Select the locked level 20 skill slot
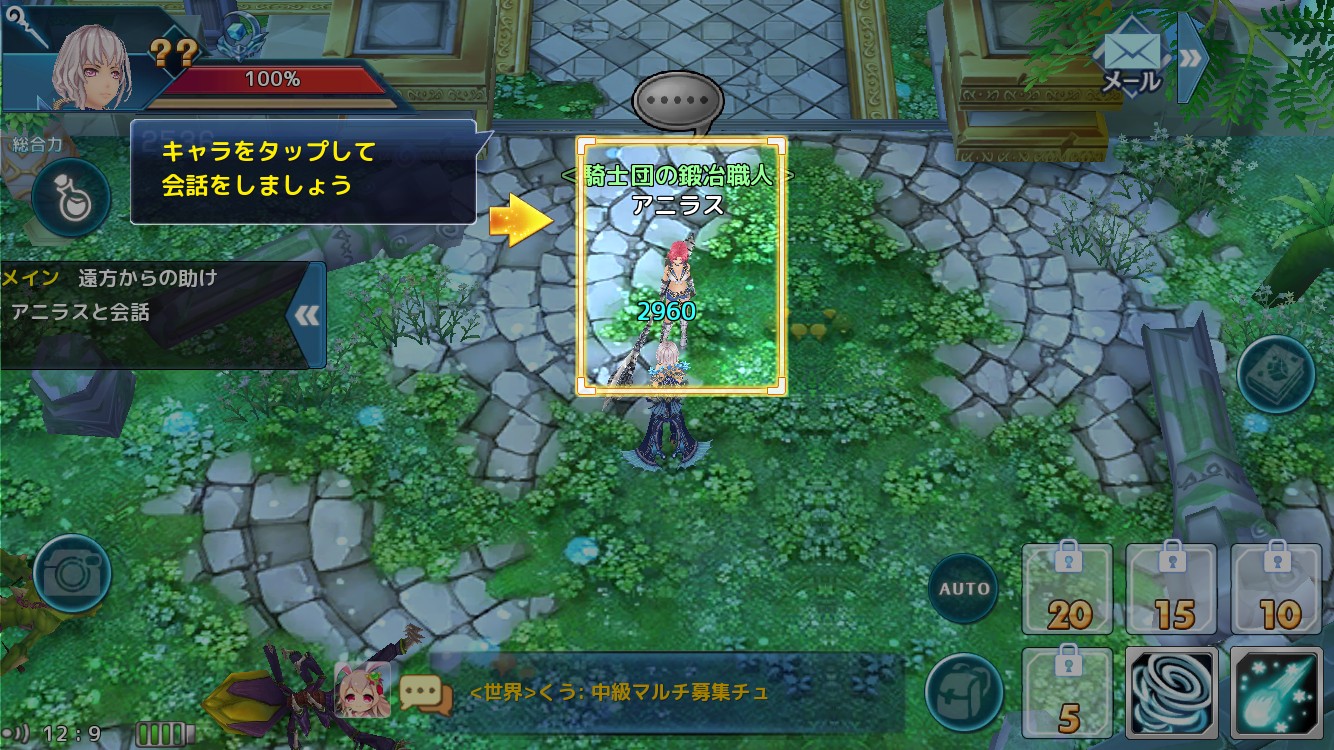 pyautogui.click(x=1068, y=590)
